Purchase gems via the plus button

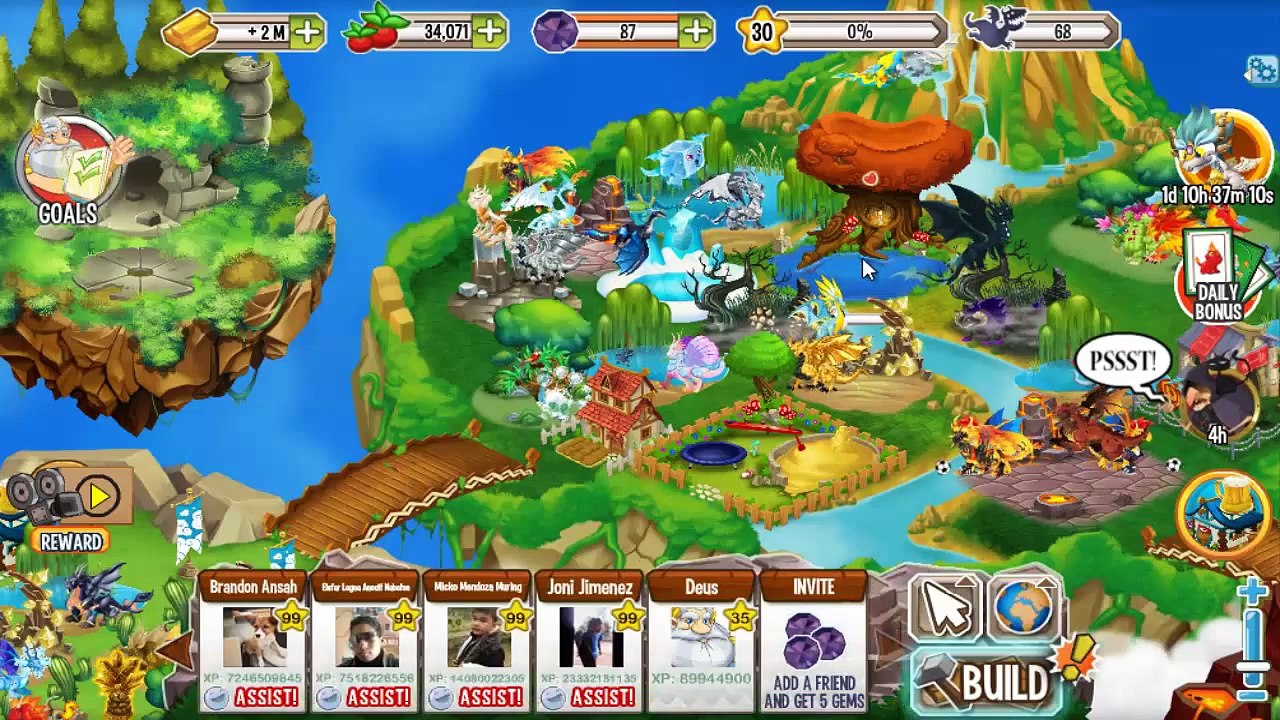pos(696,33)
